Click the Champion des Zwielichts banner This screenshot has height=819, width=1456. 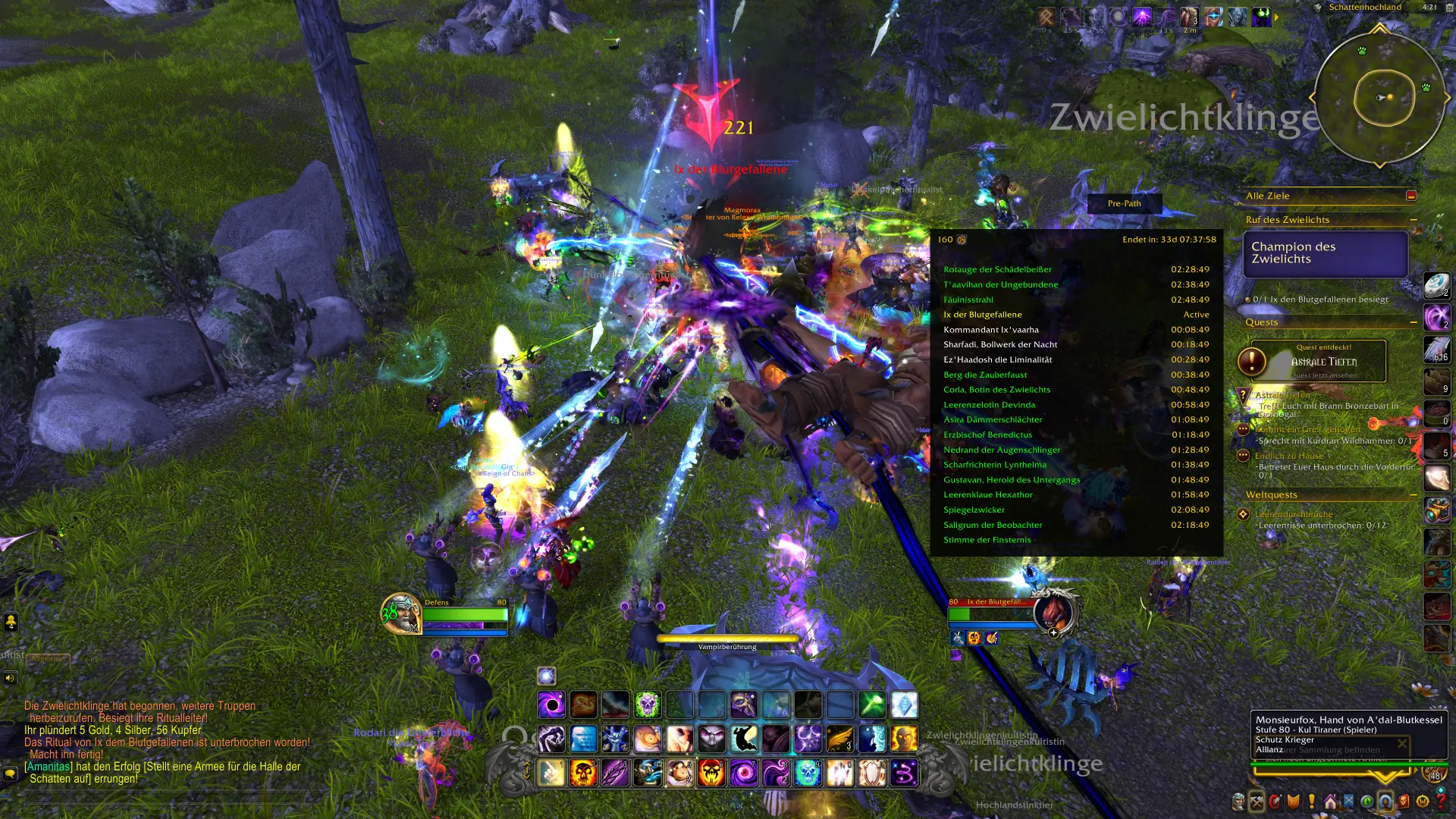tap(1325, 253)
